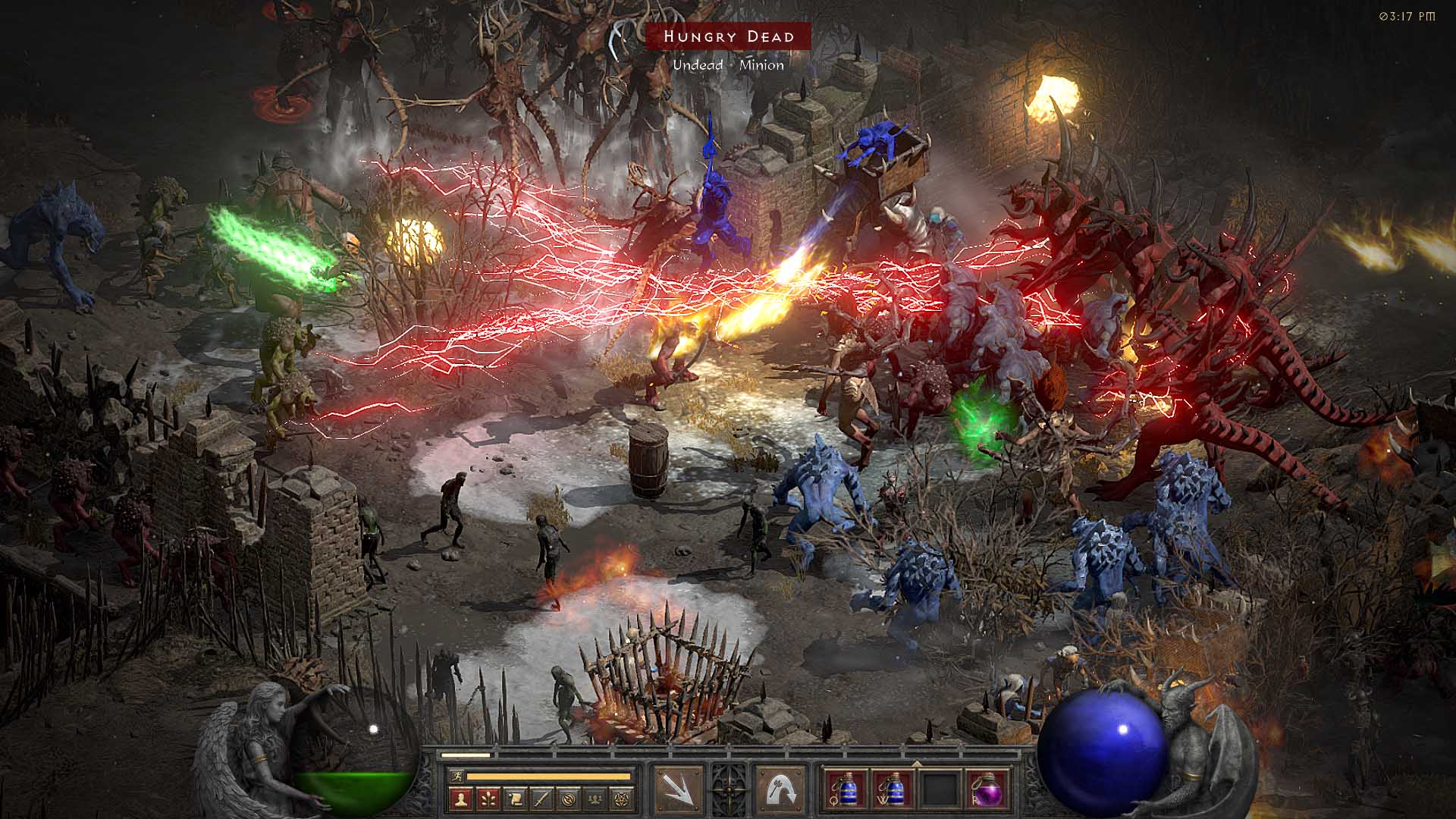Viewport: 1456px width, 819px height.
Task: Toggle the automap round icon
Action: [x=570, y=799]
